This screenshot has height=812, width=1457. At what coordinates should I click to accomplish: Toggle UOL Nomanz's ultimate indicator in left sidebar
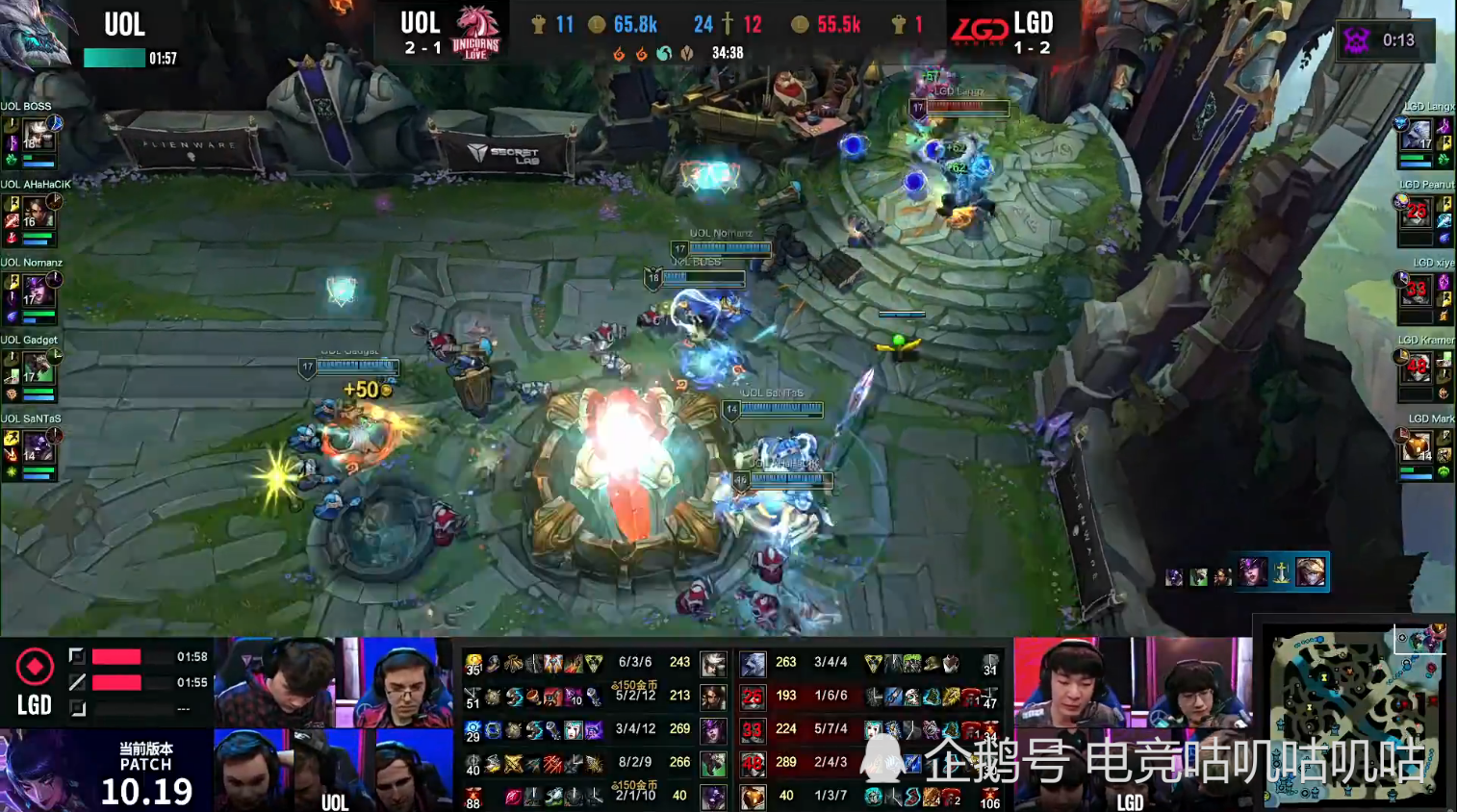pos(55,279)
